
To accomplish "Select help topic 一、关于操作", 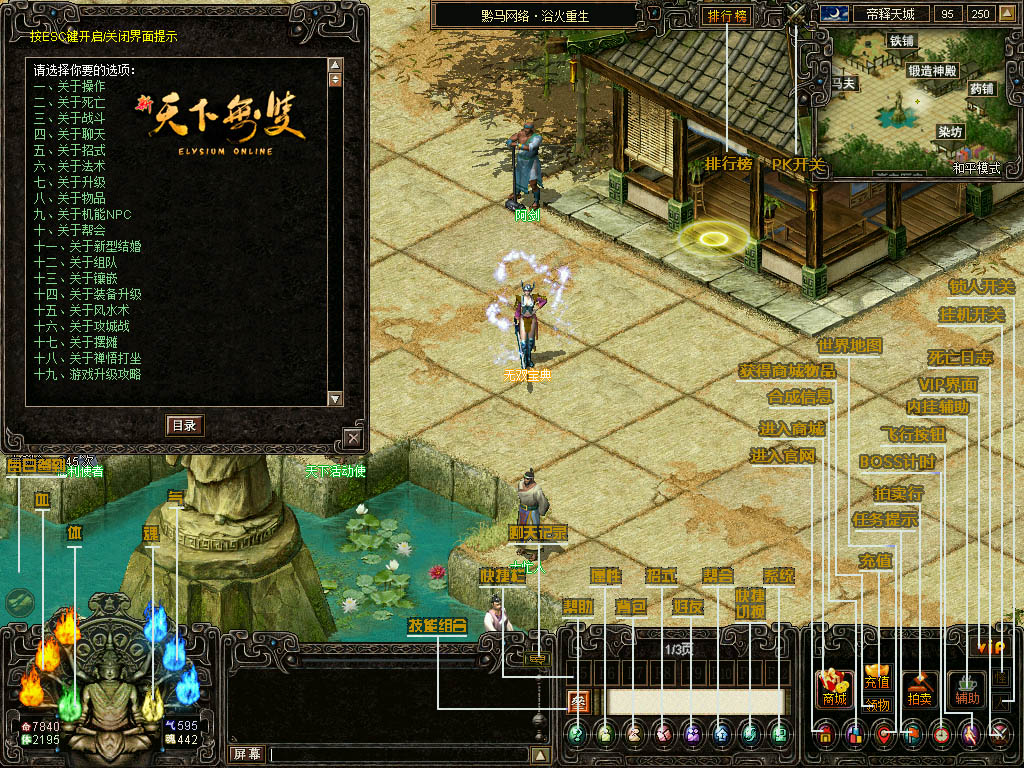I will (x=69, y=86).
